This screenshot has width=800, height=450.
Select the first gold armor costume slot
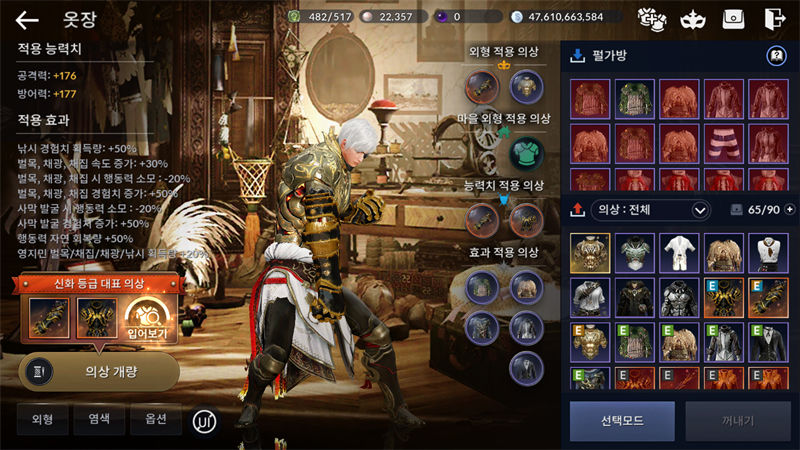pyautogui.click(x=590, y=253)
